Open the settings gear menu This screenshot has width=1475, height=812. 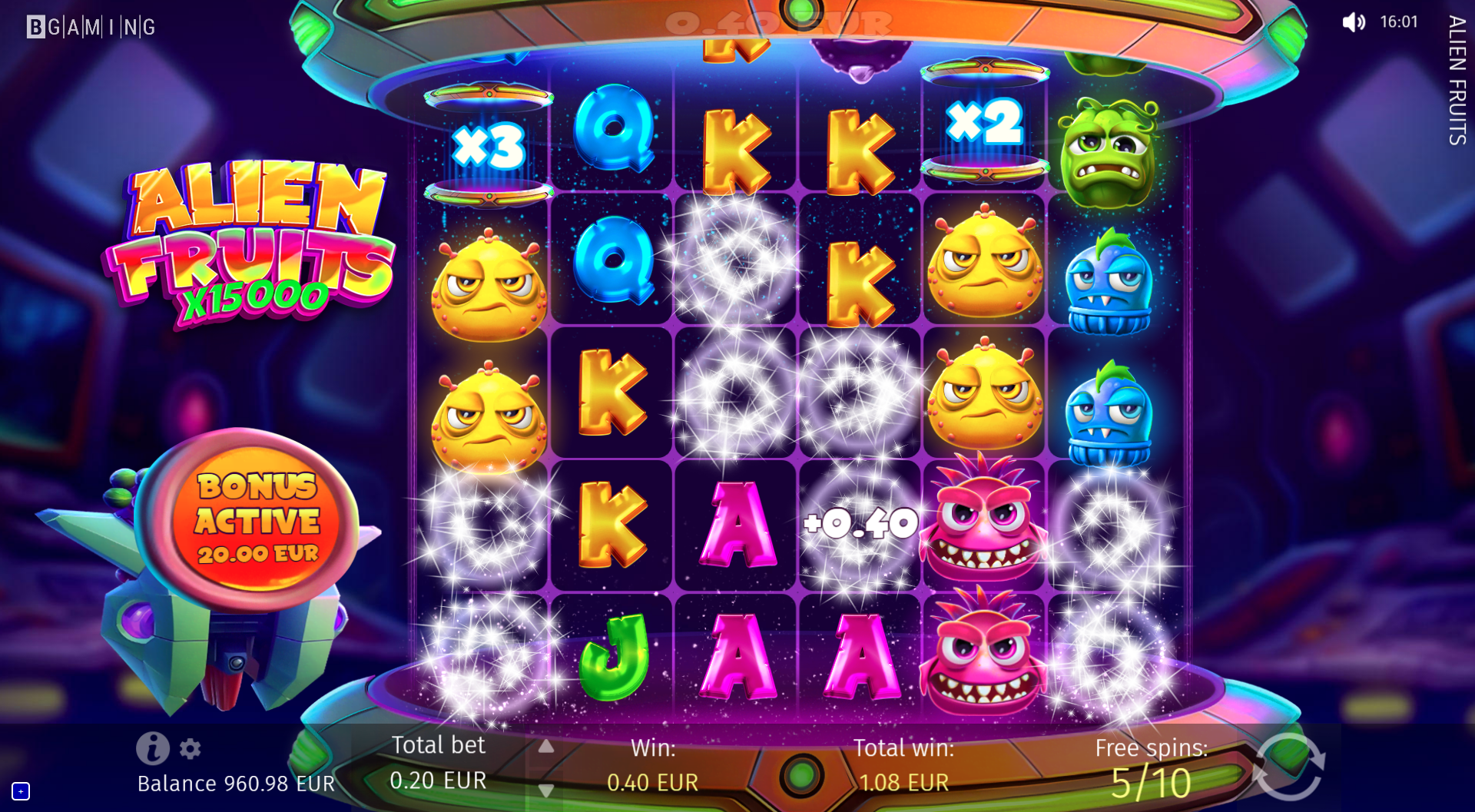tap(190, 748)
